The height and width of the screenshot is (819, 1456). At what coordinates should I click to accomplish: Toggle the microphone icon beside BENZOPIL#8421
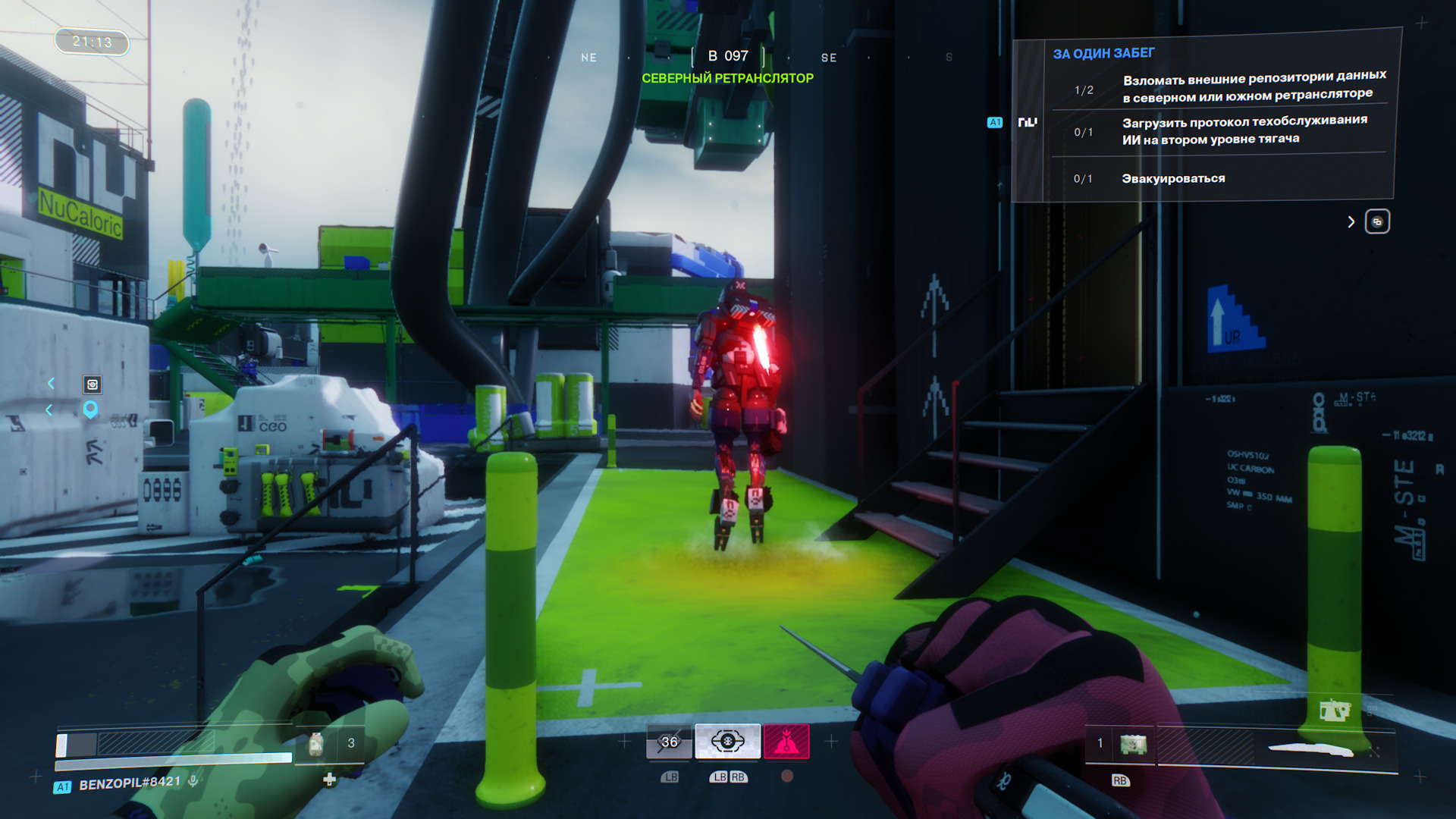tap(193, 780)
